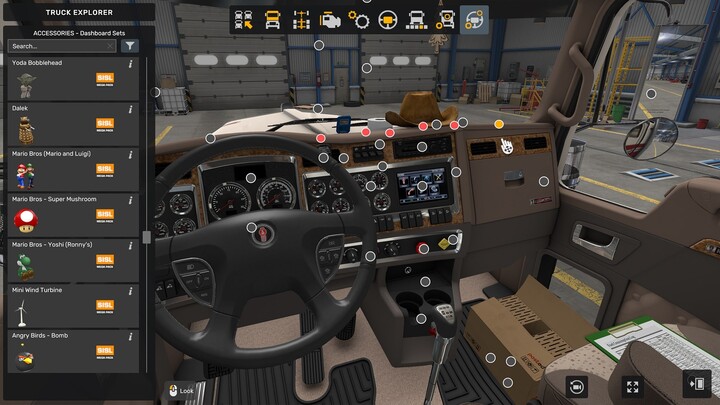Switch to the truck cabin category
Viewport: 720px width, 405px height.
pyautogui.click(x=272, y=20)
